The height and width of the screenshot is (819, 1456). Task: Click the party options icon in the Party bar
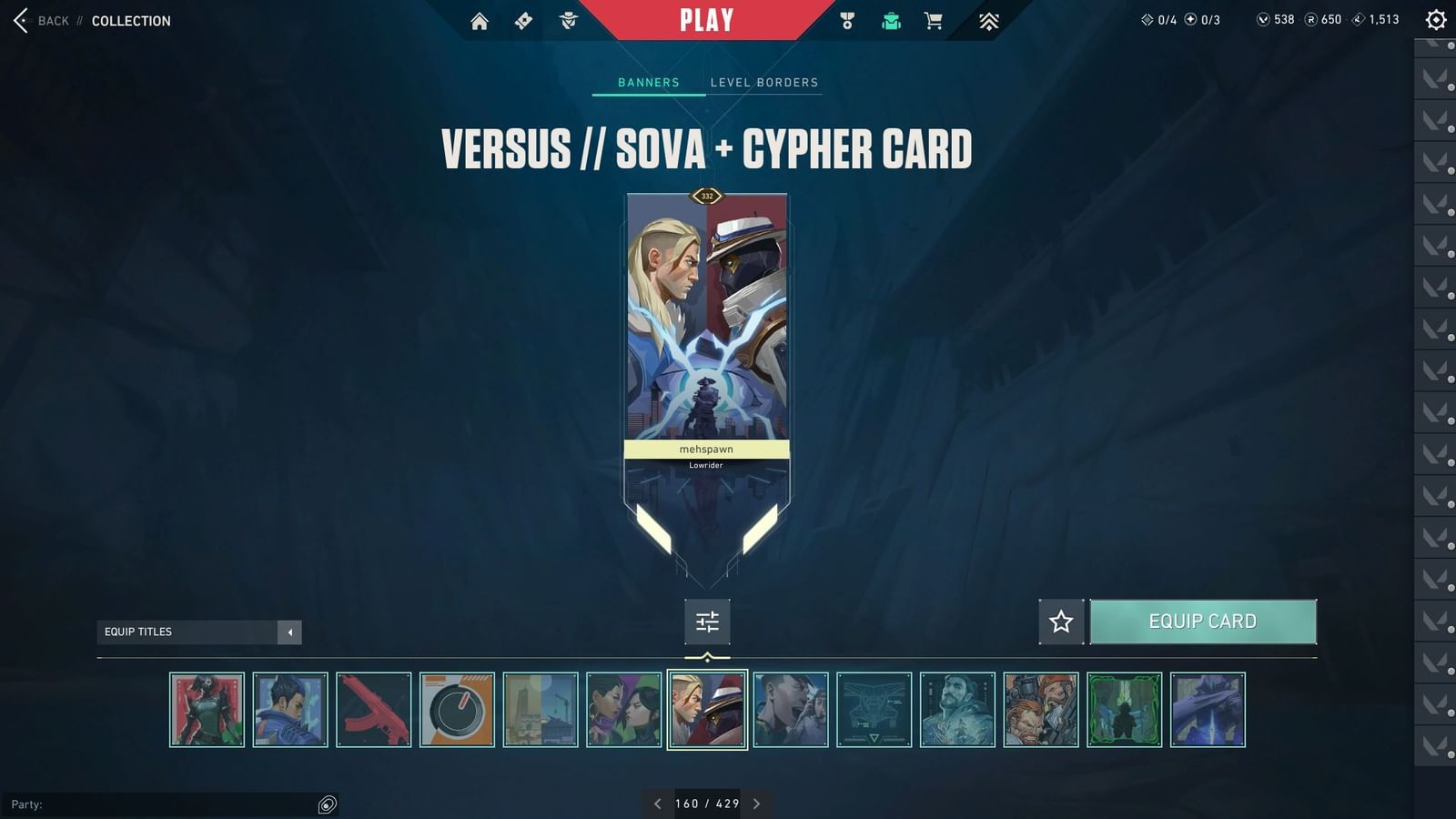(x=326, y=804)
